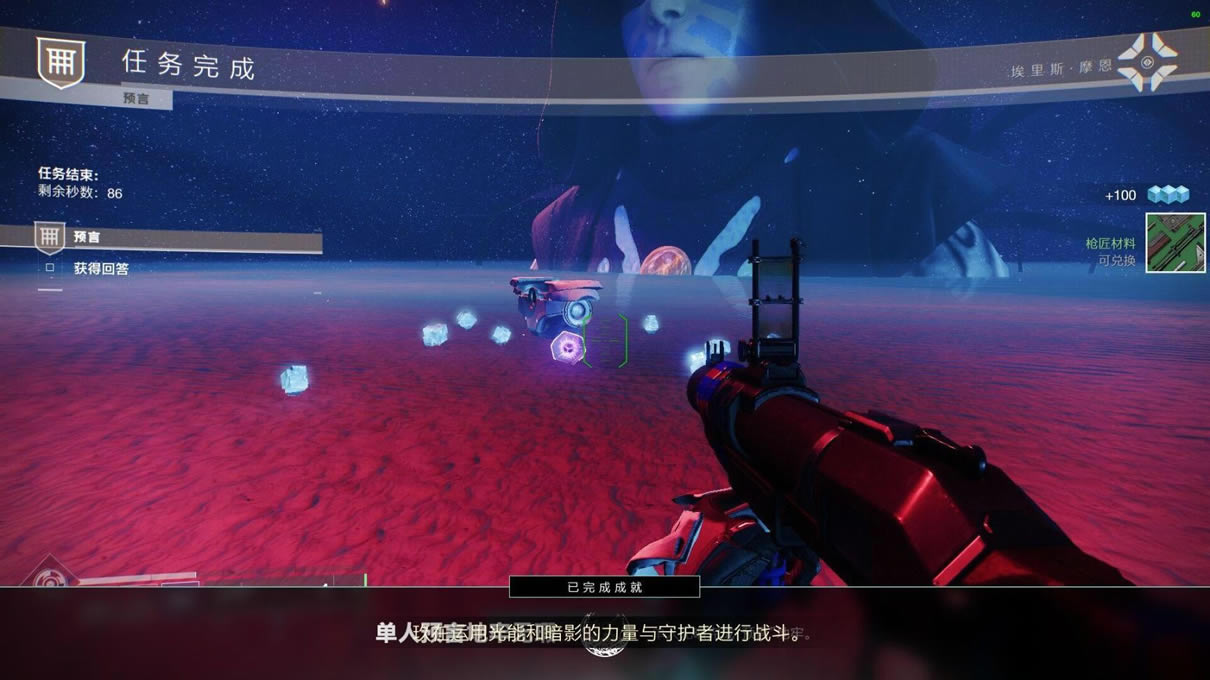The width and height of the screenshot is (1210, 680).
Task: Select the 预言 objective tracker row
Action: (x=160, y=238)
